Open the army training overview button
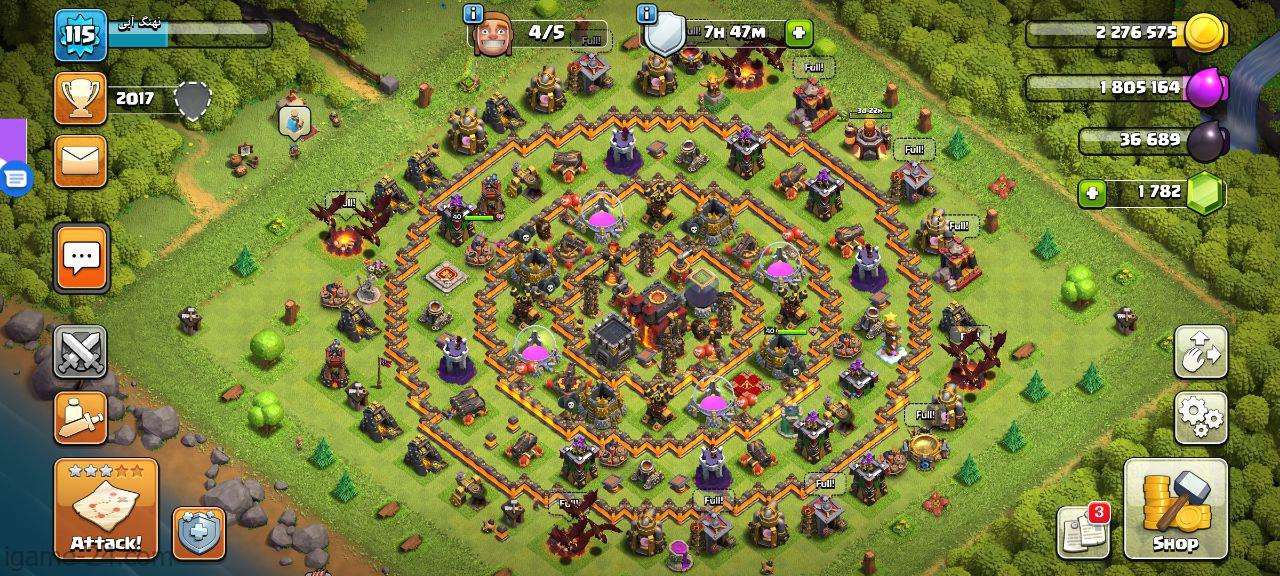This screenshot has height=576, width=1280. (80, 417)
